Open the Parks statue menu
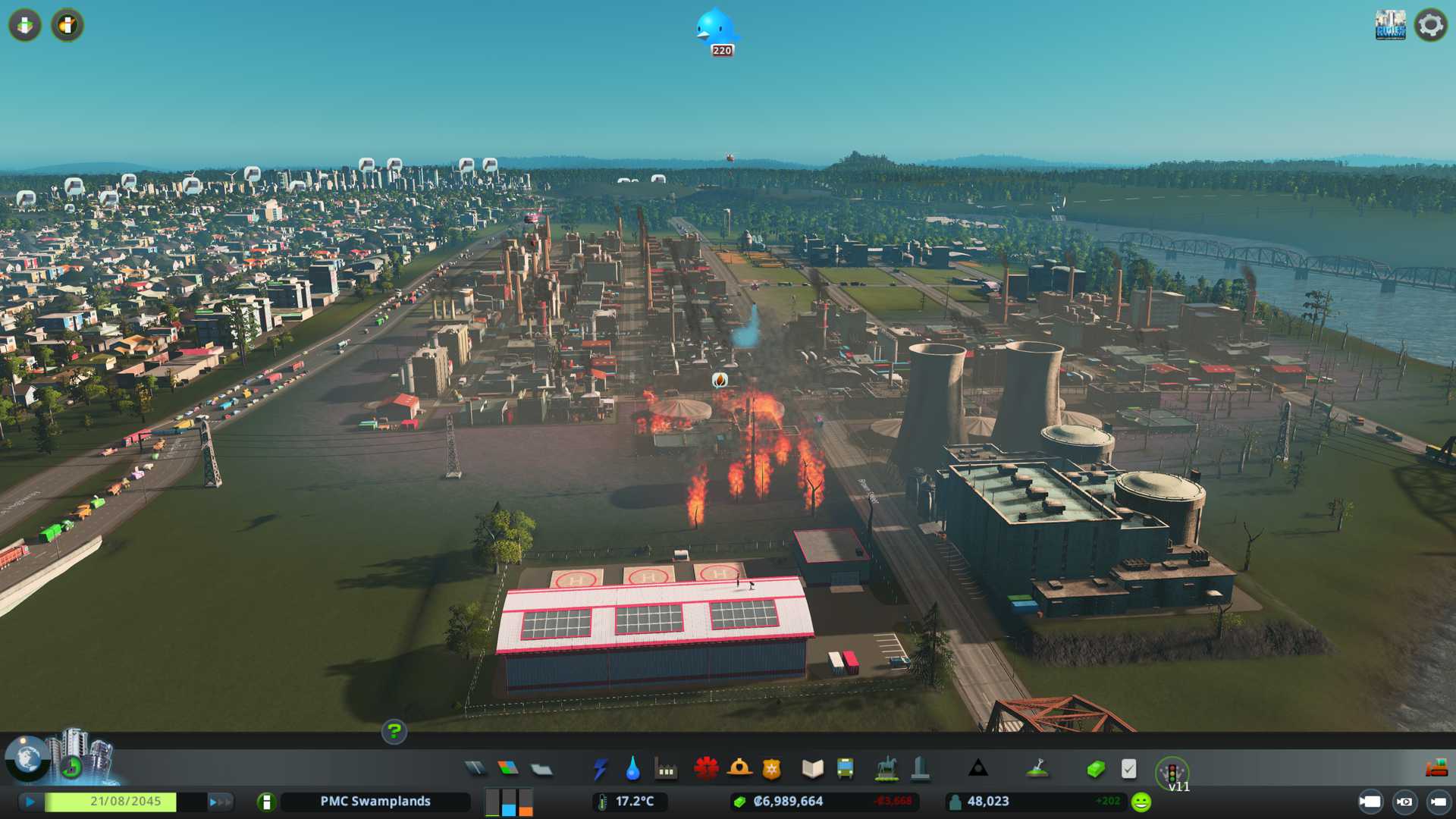The height and width of the screenshot is (819, 1456). click(886, 769)
